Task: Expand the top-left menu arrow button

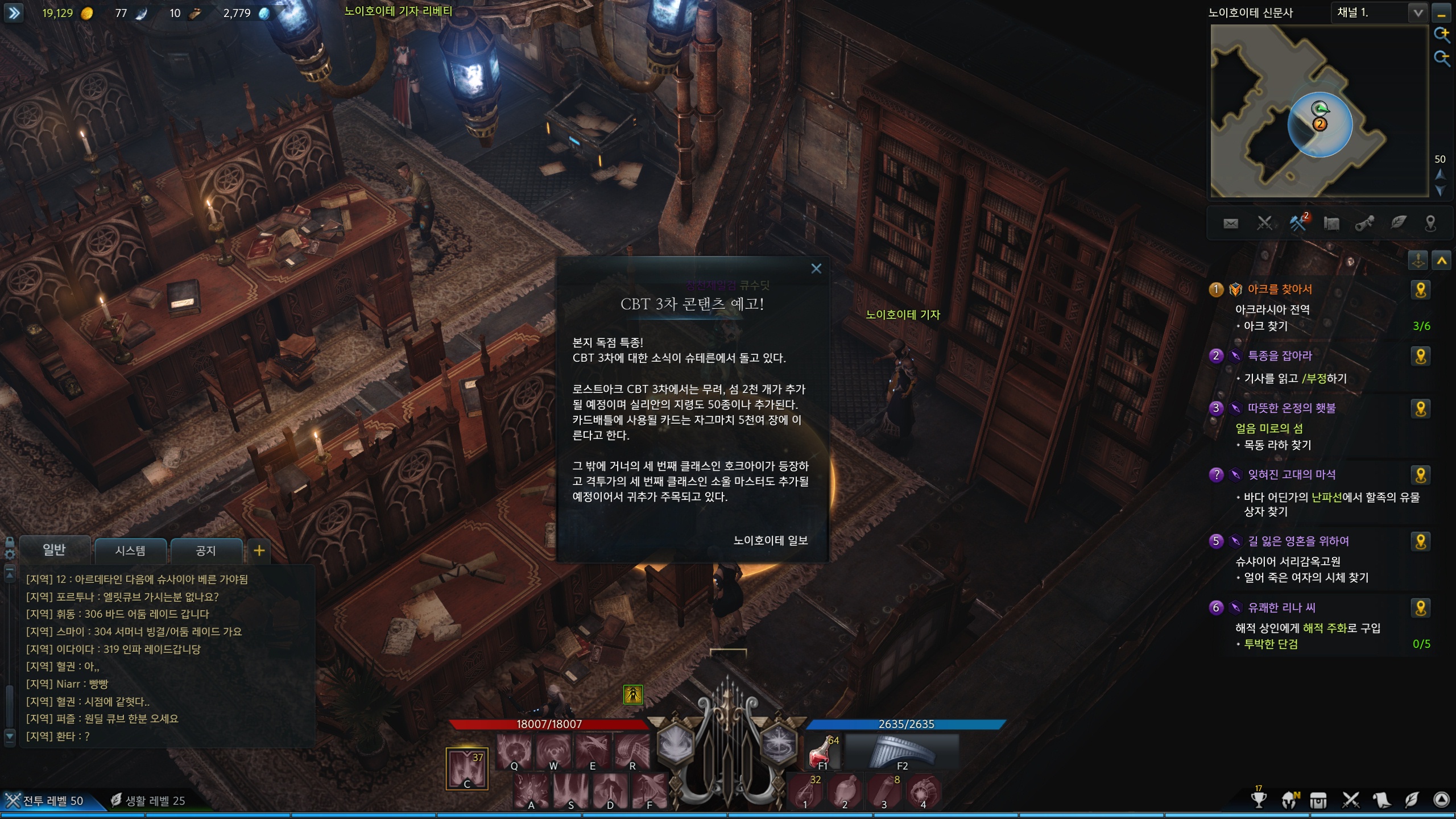Action: click(14, 13)
